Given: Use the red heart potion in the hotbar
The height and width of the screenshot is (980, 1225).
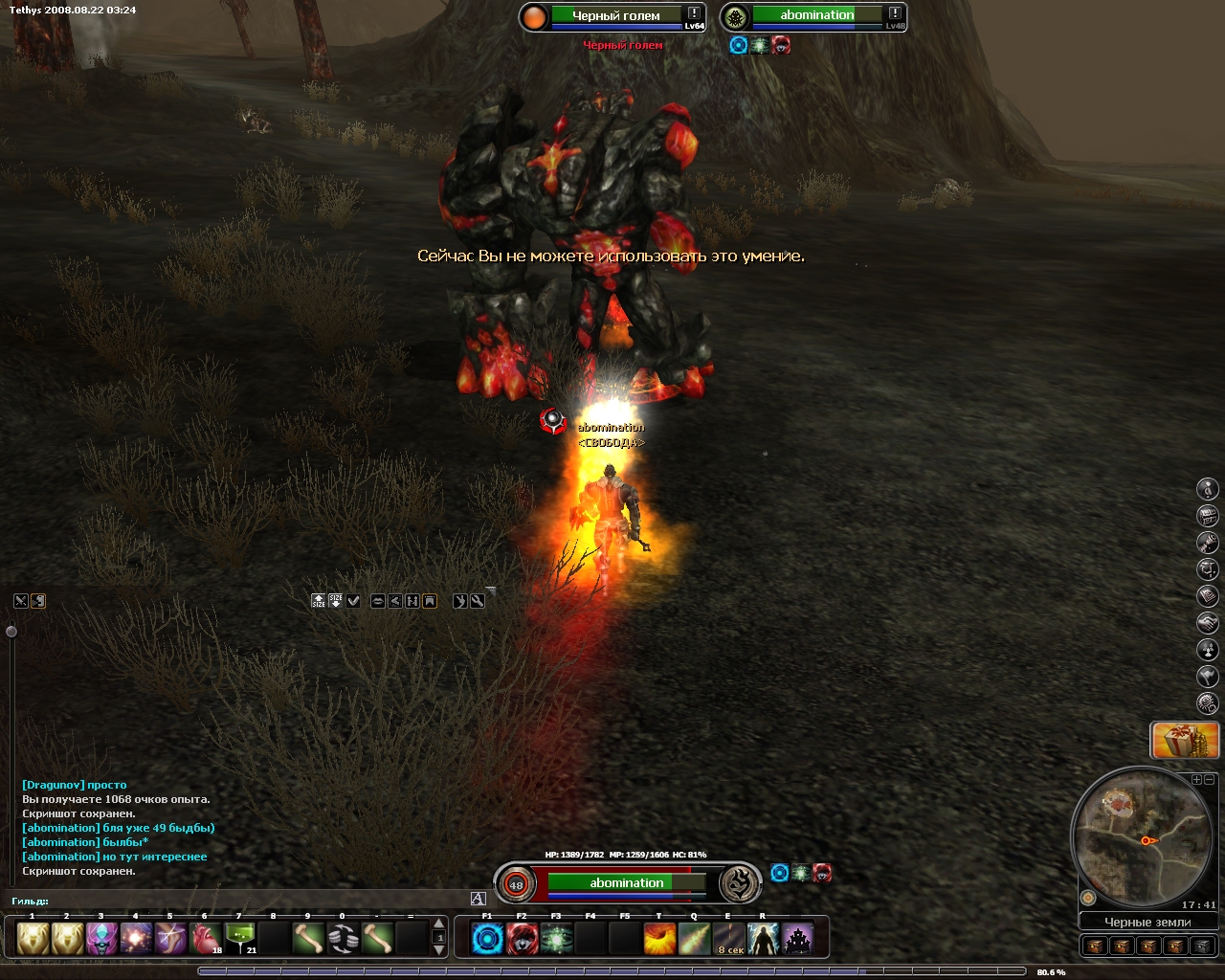Looking at the screenshot, I should [204, 938].
